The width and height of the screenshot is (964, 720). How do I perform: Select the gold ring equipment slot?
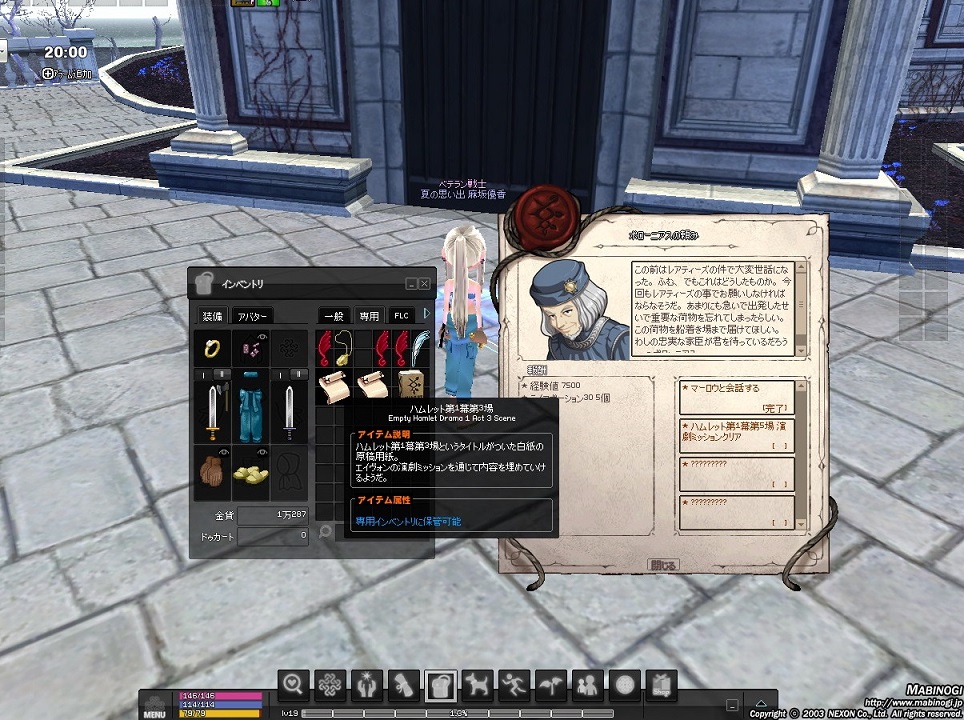213,348
